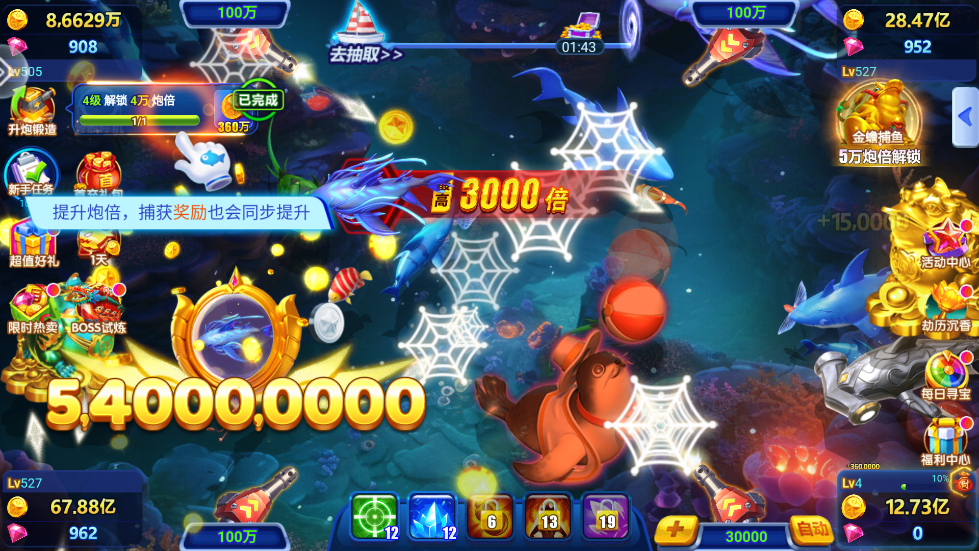
Task: Increase cannon bet with the plus button
Action: click(677, 530)
